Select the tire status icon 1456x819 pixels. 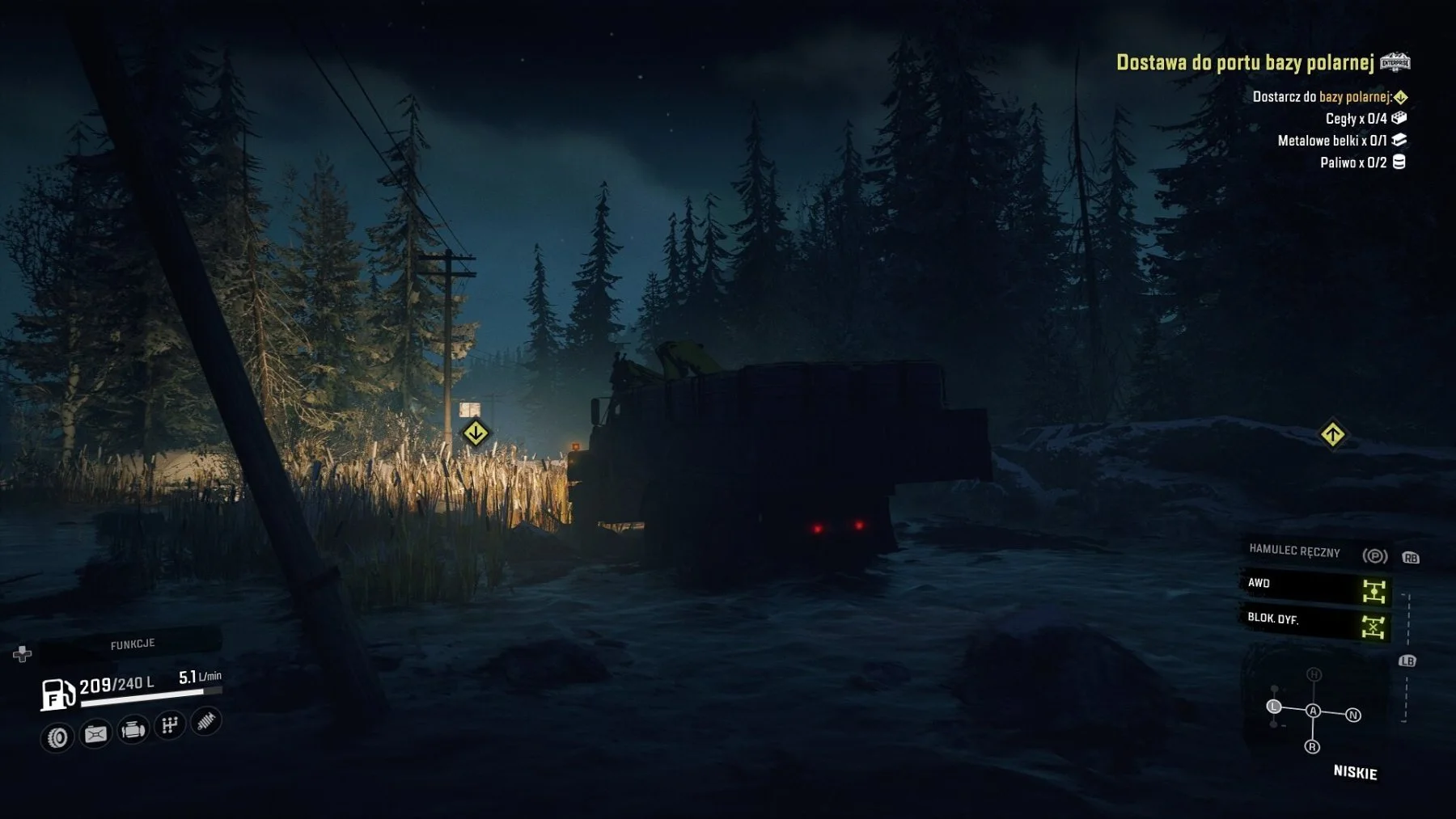tap(57, 737)
